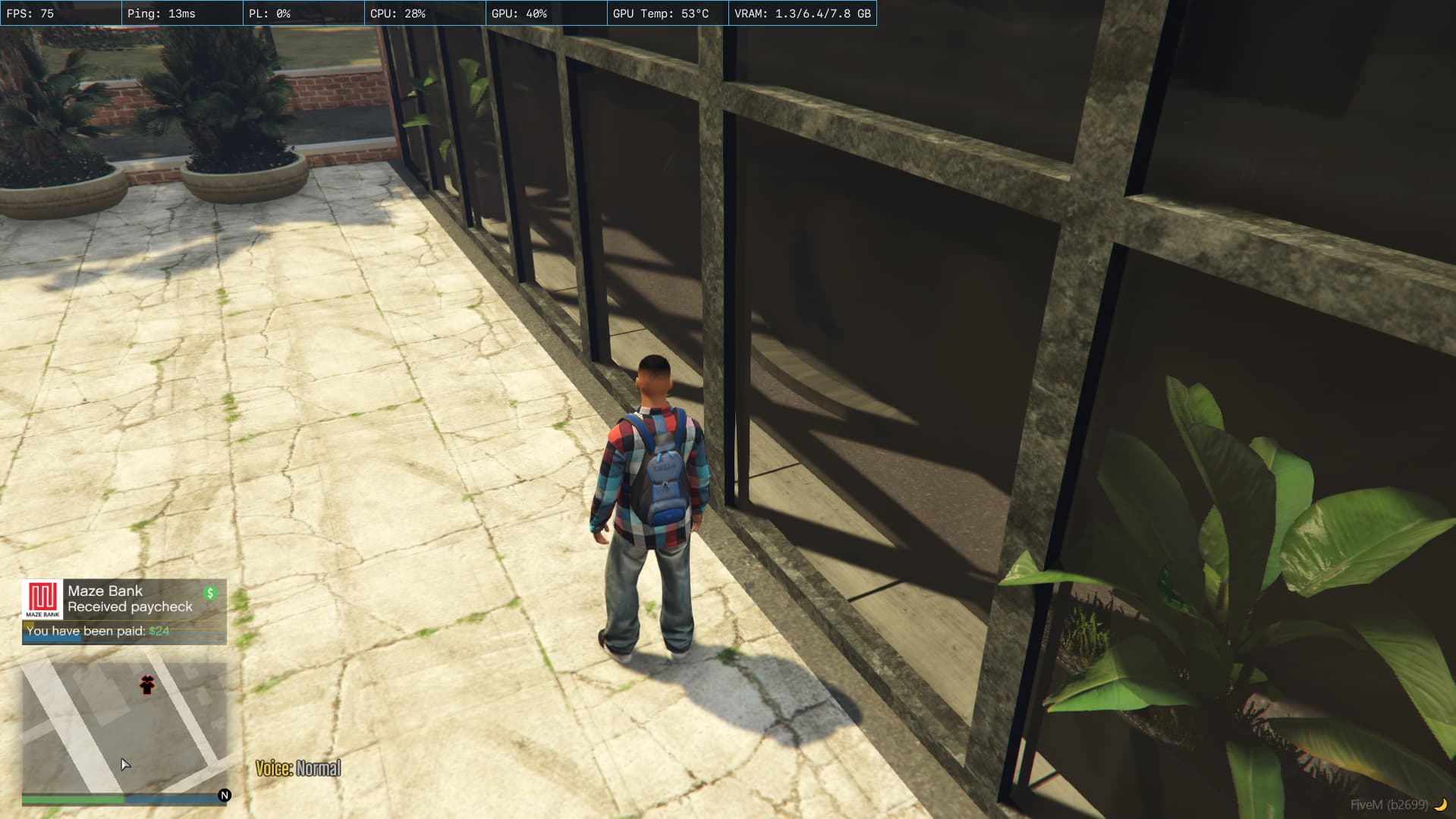Screen dimensions: 1456x819
Task: Expand the VRAM stats panel
Action: pyautogui.click(x=801, y=12)
